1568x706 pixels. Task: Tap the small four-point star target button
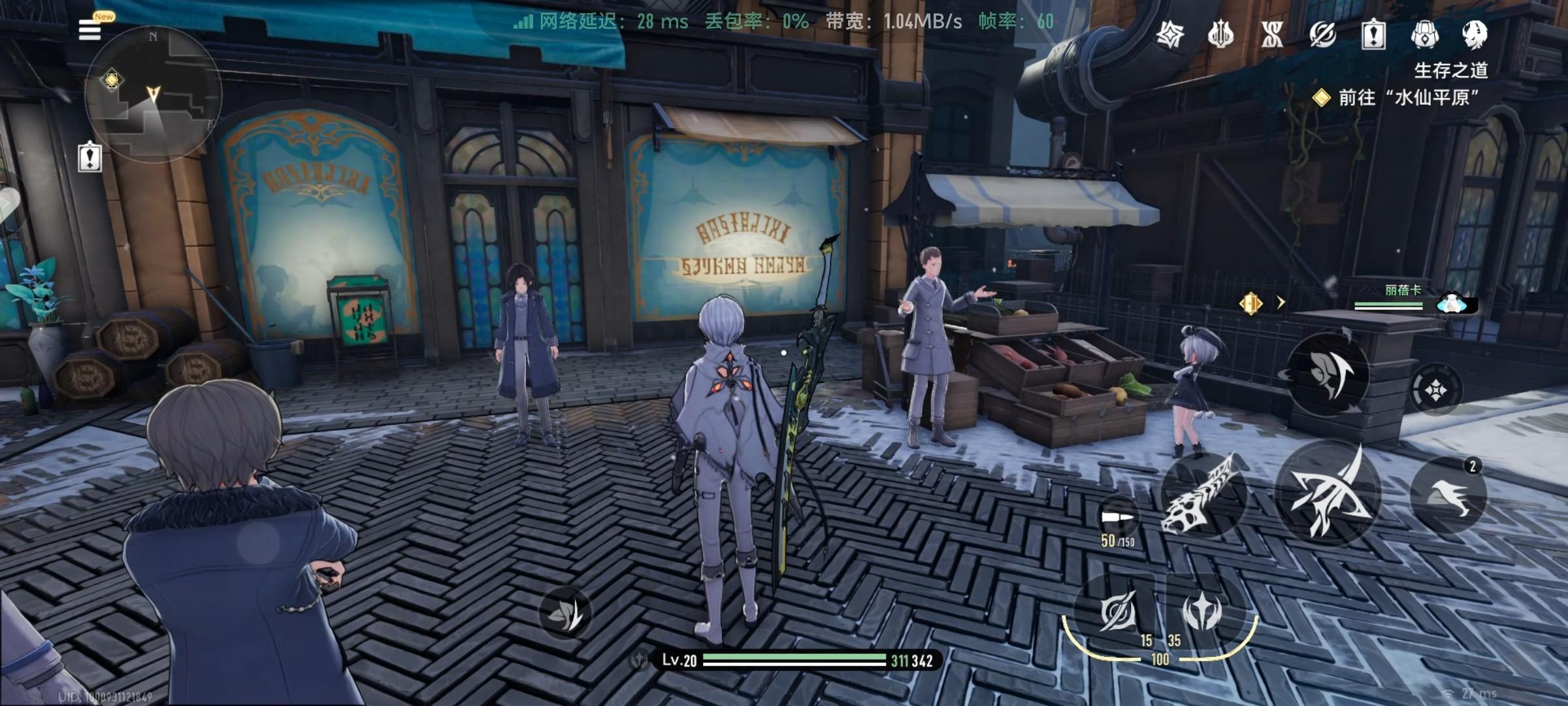pos(1435,391)
